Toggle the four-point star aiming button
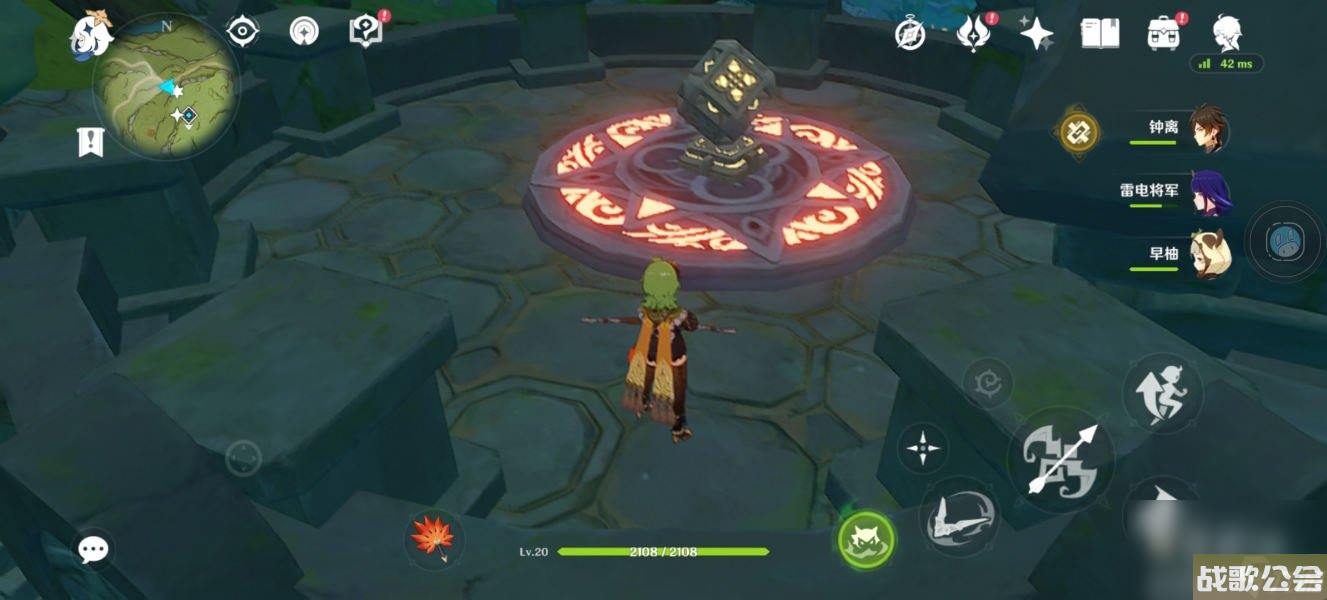 click(921, 449)
